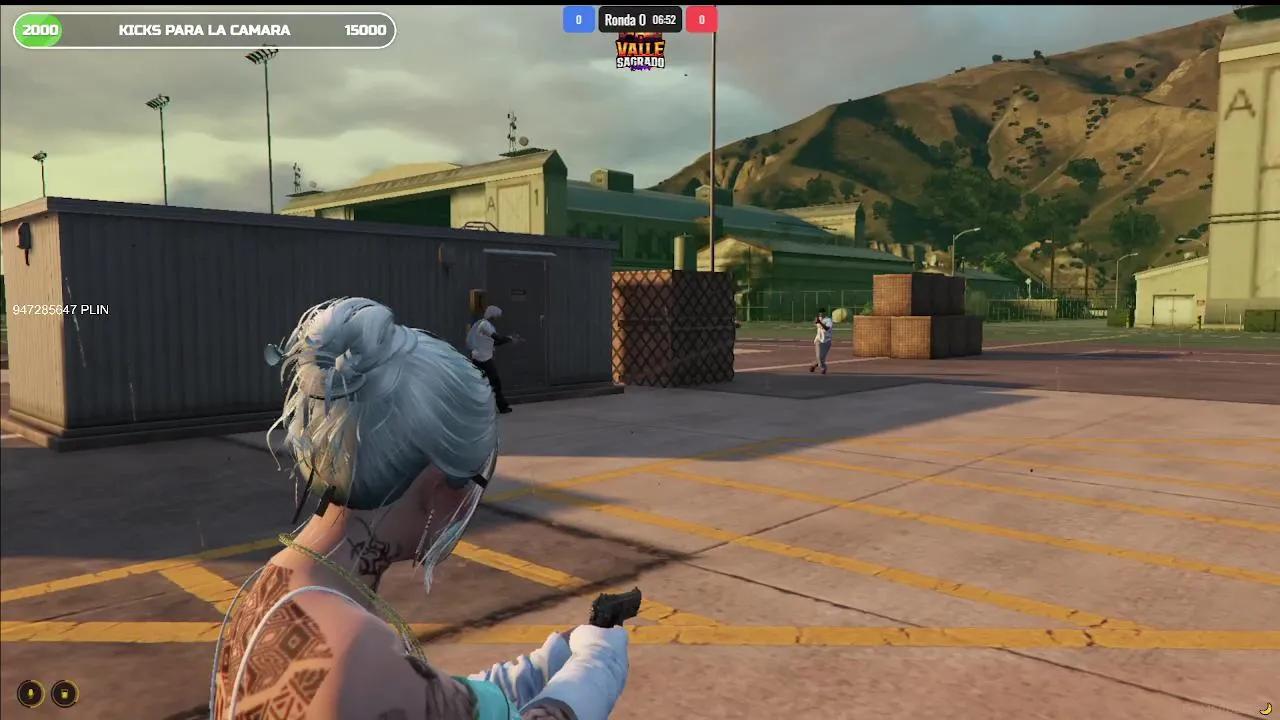
Task: Click the green 2000 kicks counter
Action: (38, 29)
